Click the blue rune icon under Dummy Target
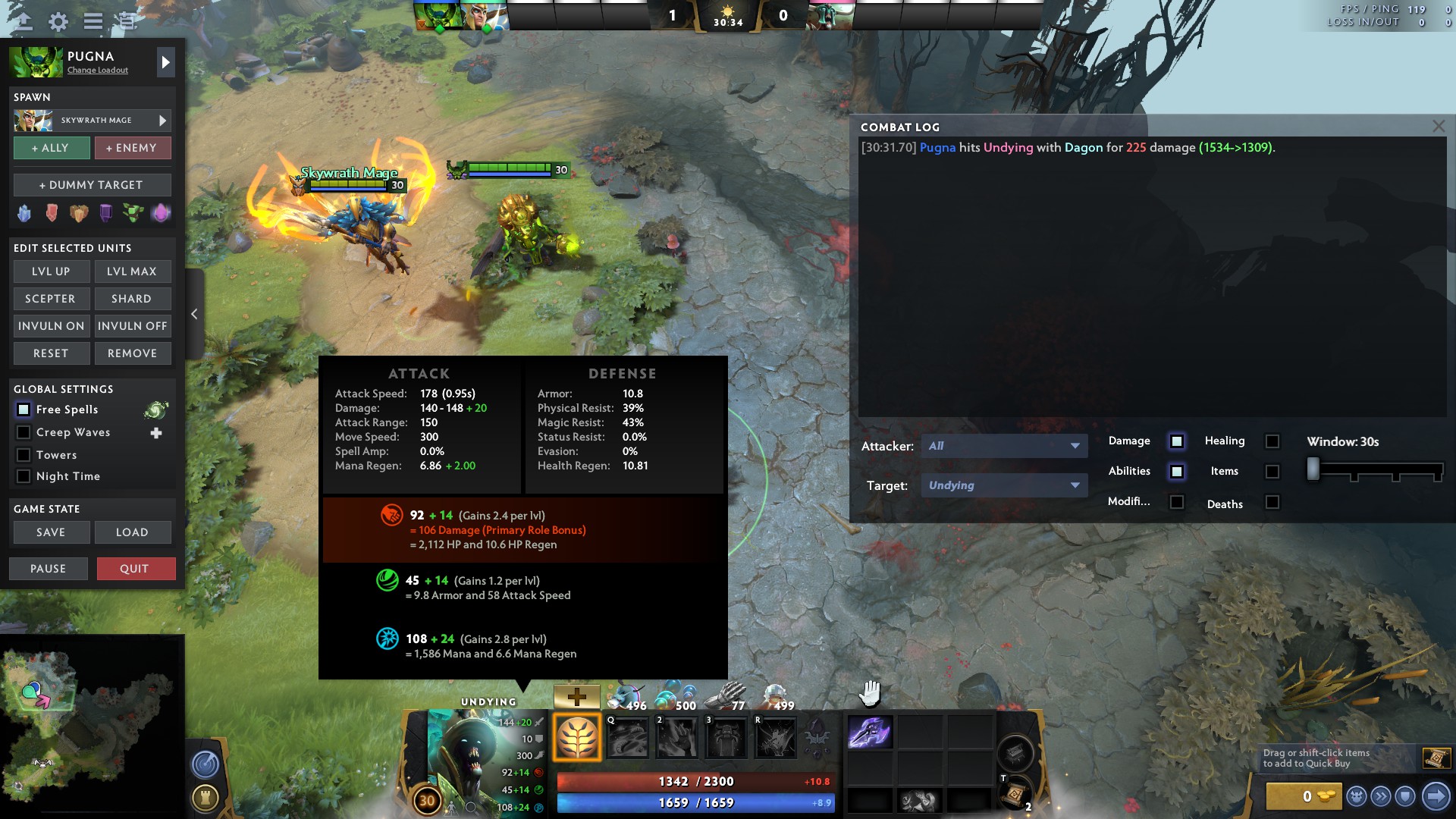 pyautogui.click(x=23, y=213)
